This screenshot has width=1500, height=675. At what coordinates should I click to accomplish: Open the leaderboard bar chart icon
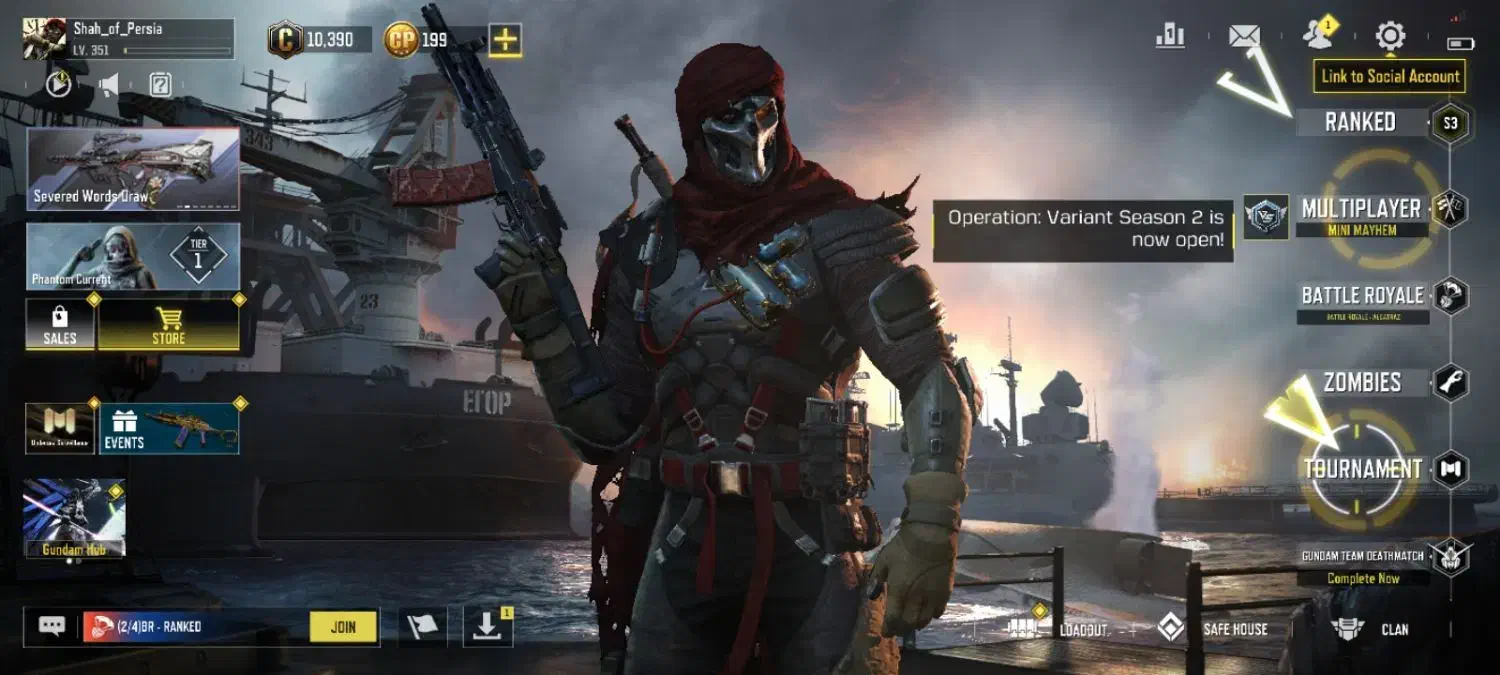1170,36
